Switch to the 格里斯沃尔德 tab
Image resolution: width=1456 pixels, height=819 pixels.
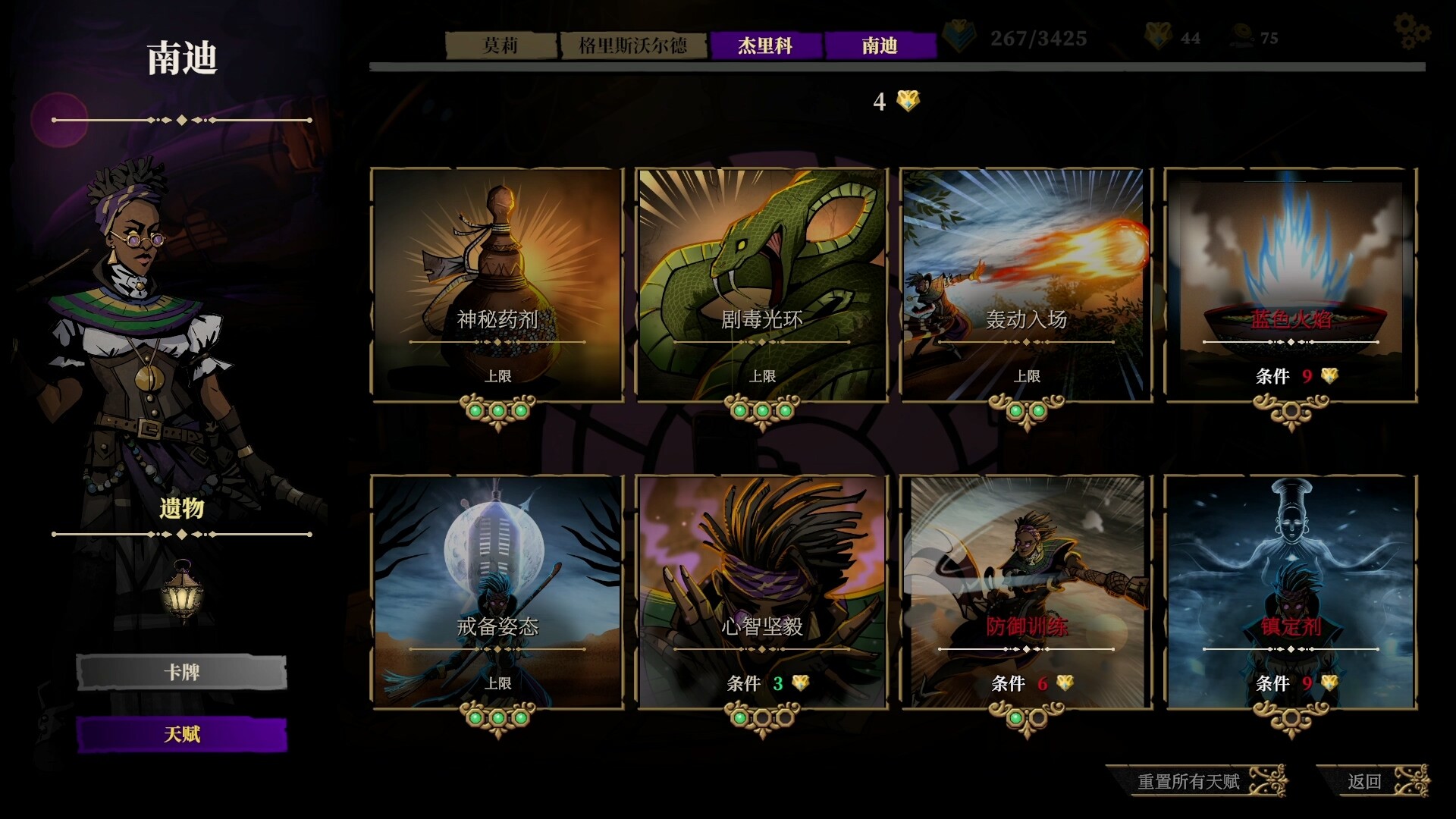pos(633,45)
